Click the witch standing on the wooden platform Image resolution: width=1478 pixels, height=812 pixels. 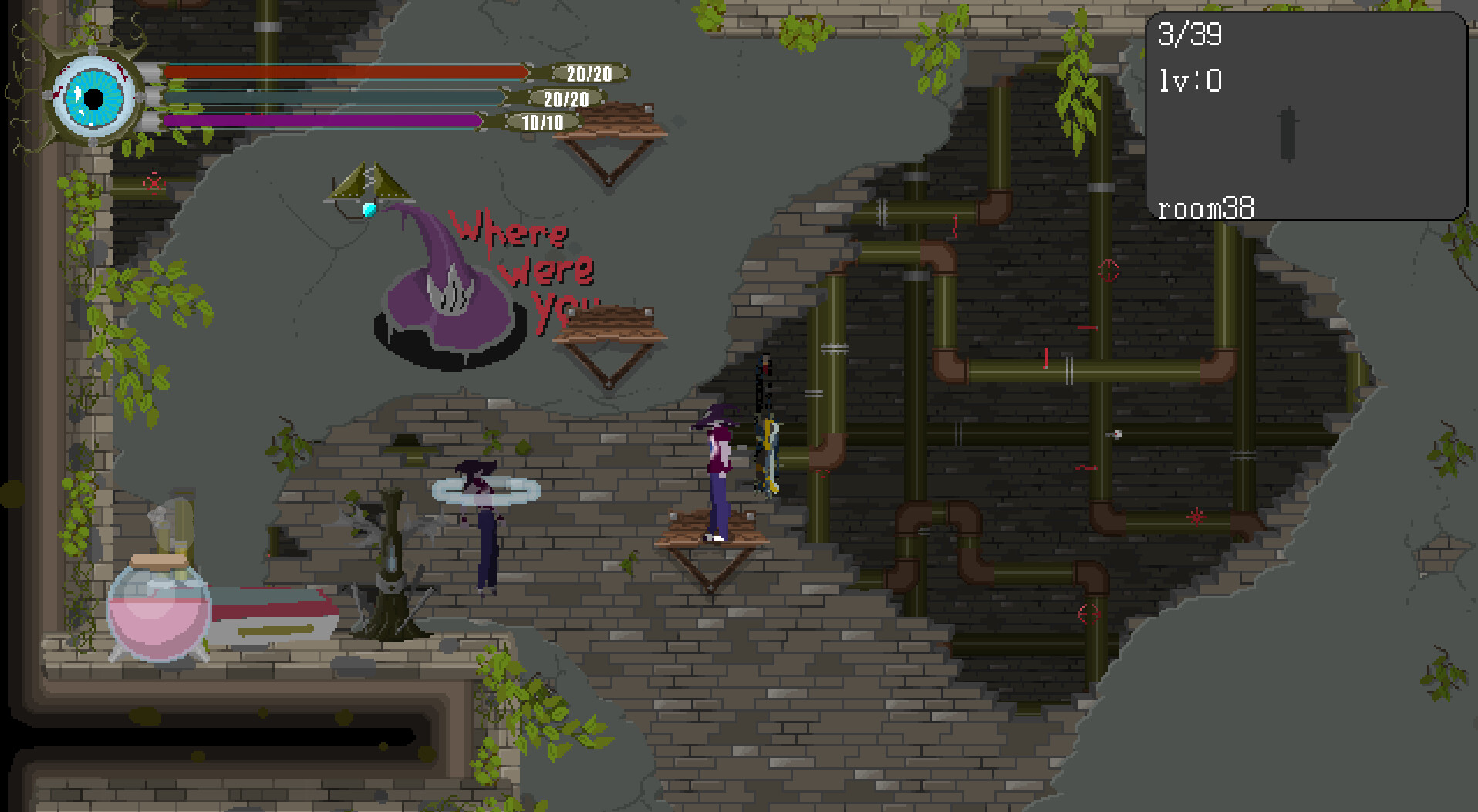[717, 470]
